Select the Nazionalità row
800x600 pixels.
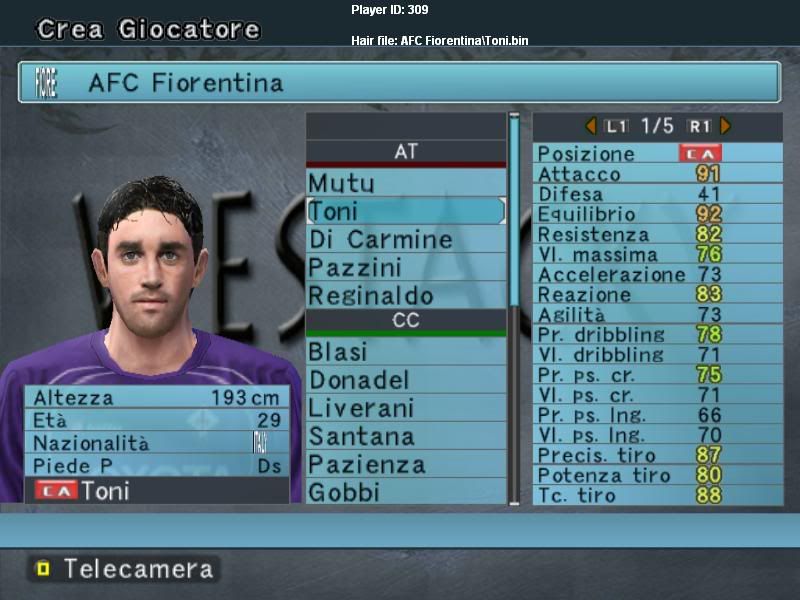click(157, 443)
